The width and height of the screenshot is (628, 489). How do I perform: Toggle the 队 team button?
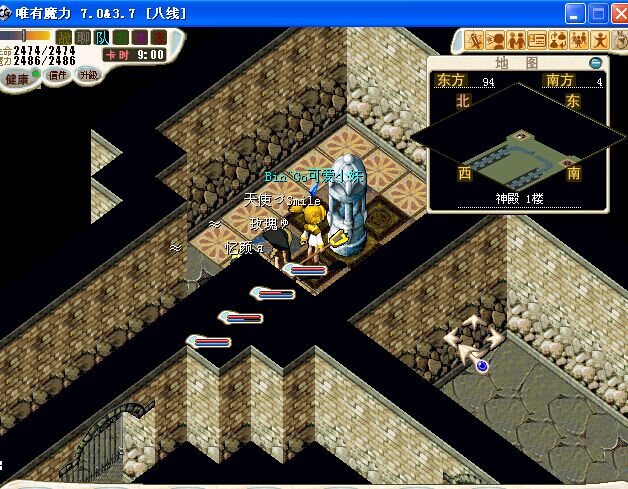click(x=103, y=37)
